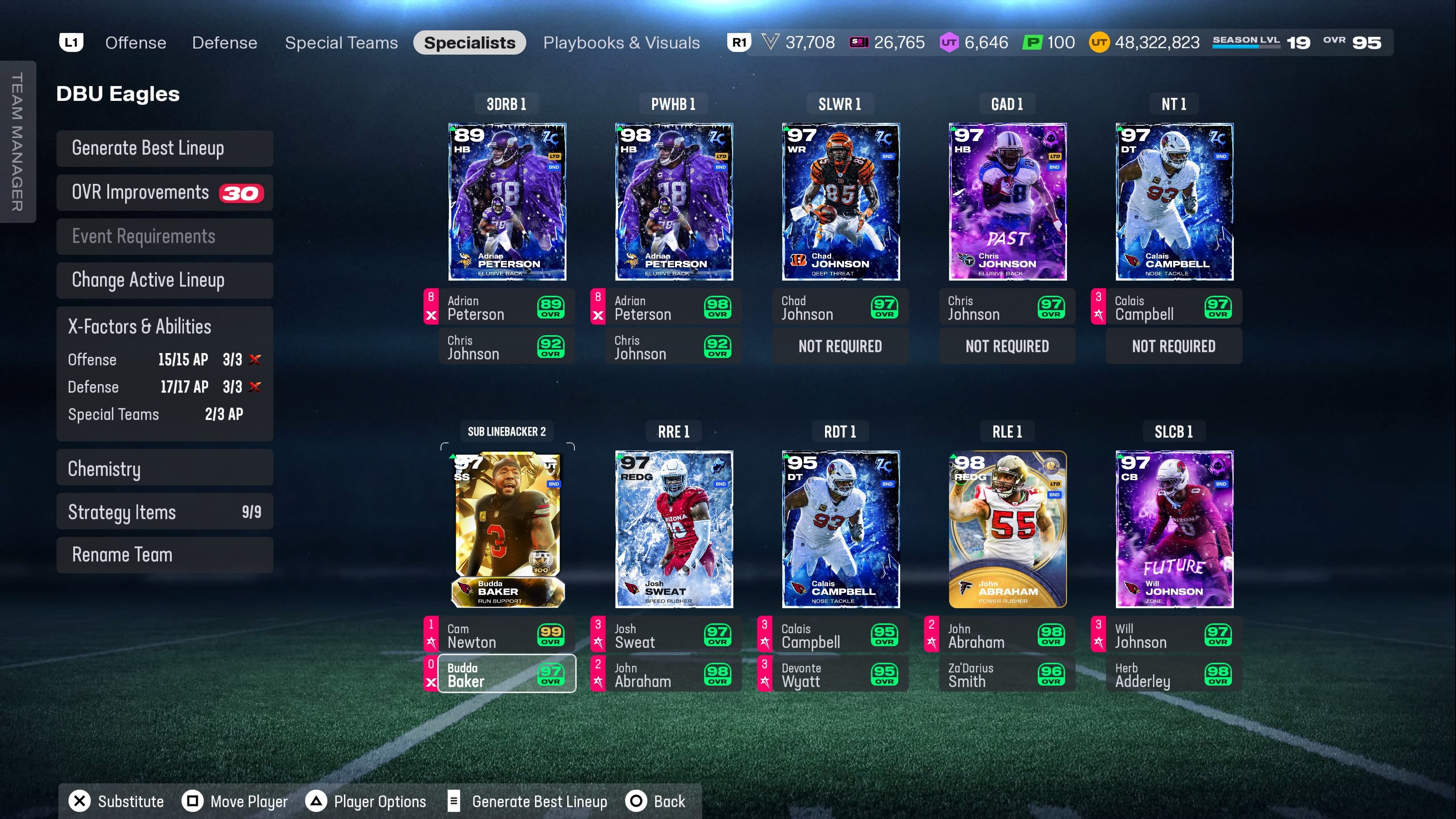Select the 3DRB 1 Adrian Peterson card
This screenshot has width=1456, height=819.
click(x=507, y=201)
